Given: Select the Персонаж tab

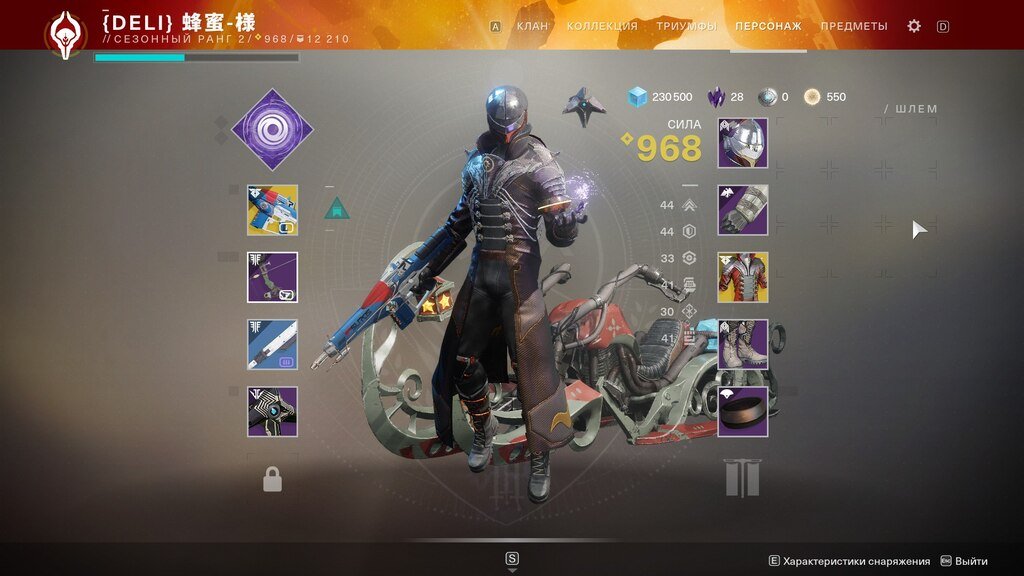Looking at the screenshot, I should (x=767, y=26).
